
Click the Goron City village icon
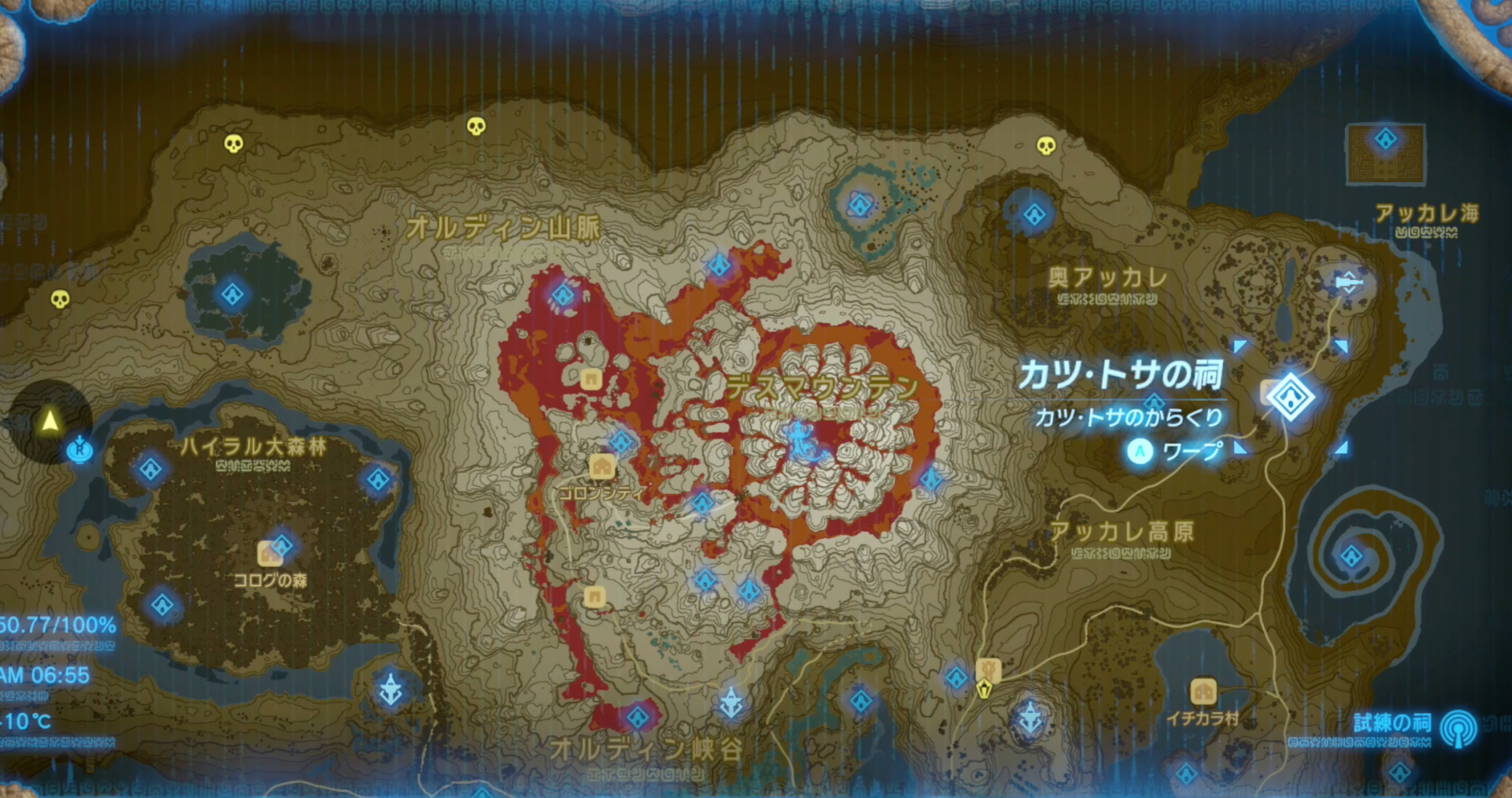[602, 466]
